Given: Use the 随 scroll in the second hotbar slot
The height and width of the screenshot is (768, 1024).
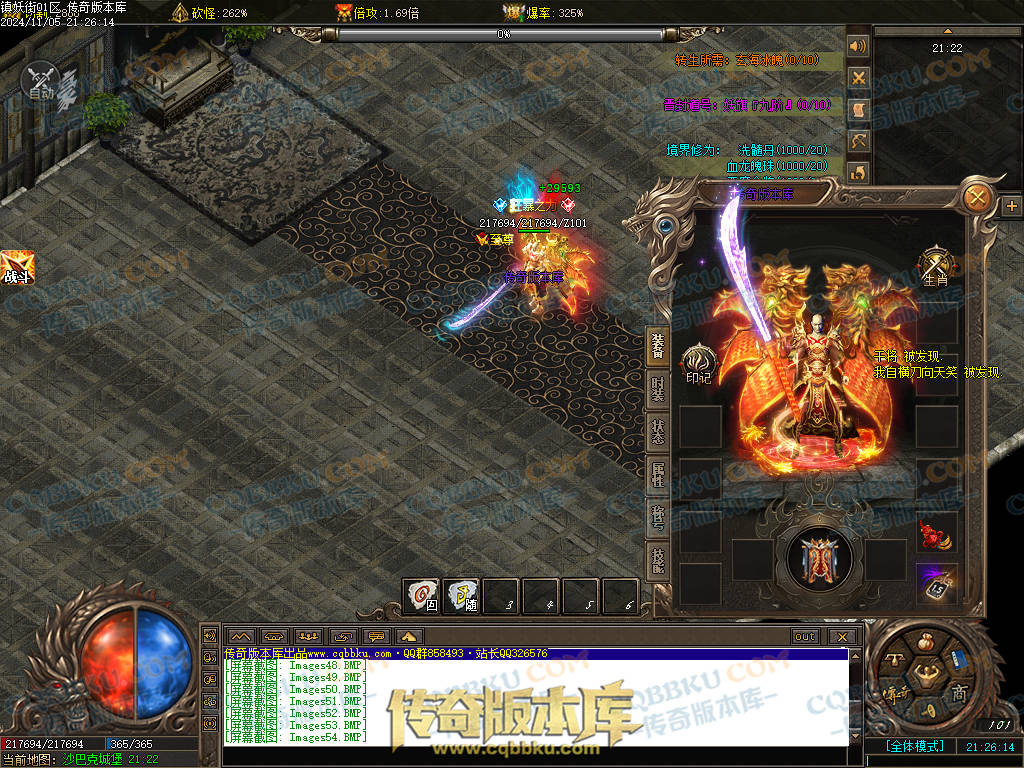Looking at the screenshot, I should (462, 596).
